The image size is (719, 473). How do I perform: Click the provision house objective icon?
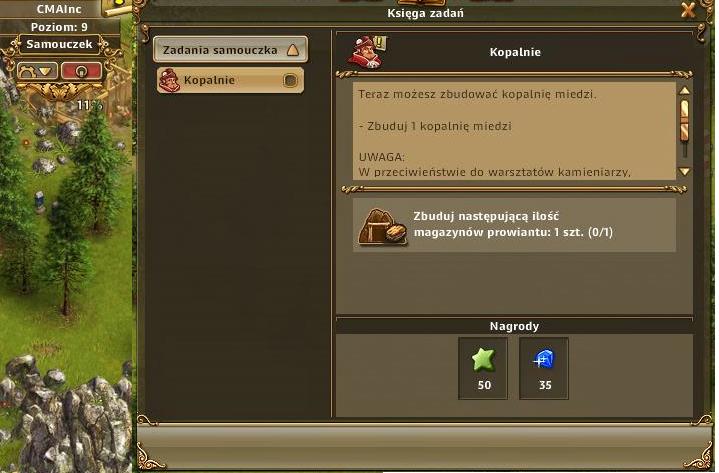(x=383, y=226)
